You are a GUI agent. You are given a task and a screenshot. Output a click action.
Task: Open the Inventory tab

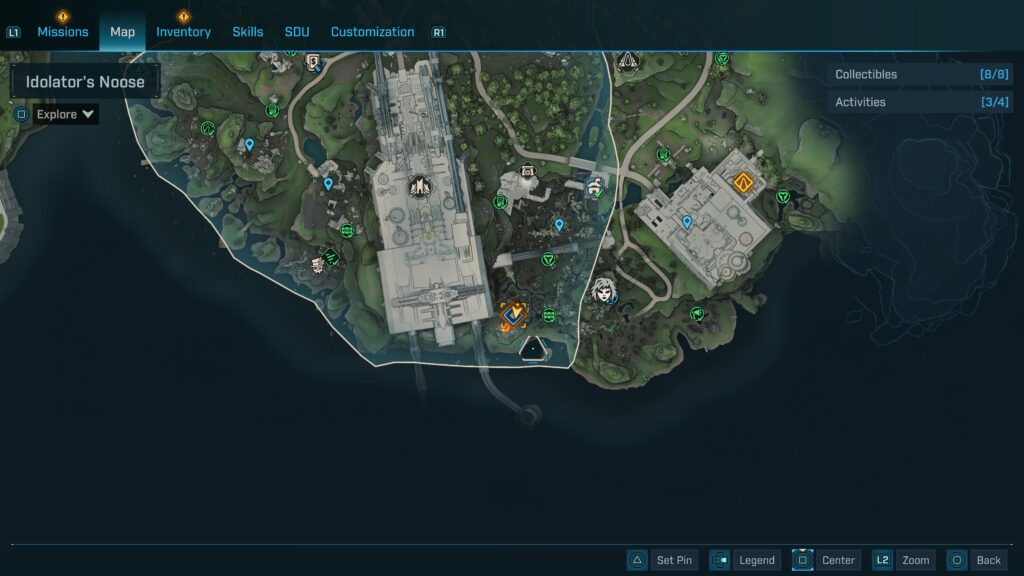[x=183, y=32]
